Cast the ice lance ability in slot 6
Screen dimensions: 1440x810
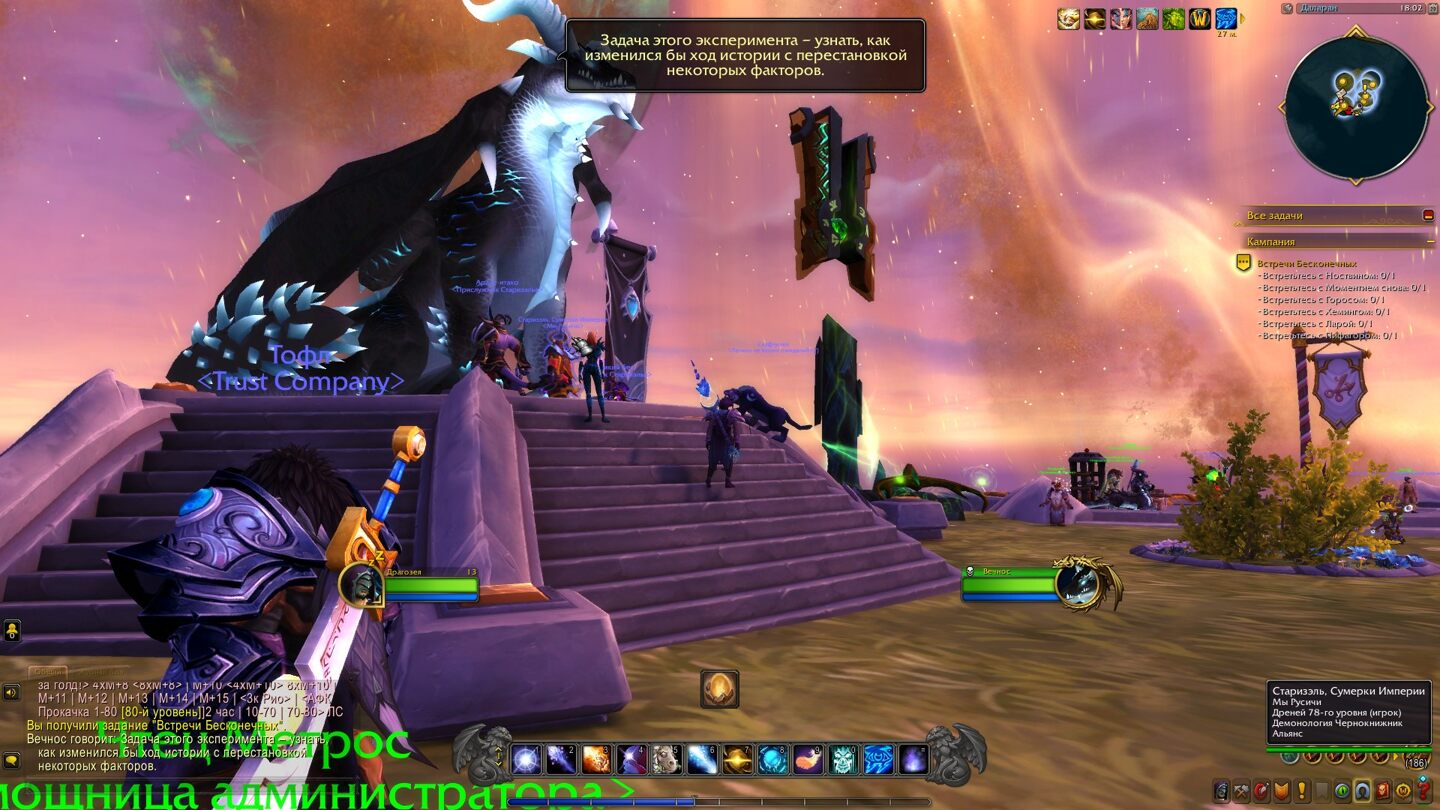pyautogui.click(x=702, y=759)
